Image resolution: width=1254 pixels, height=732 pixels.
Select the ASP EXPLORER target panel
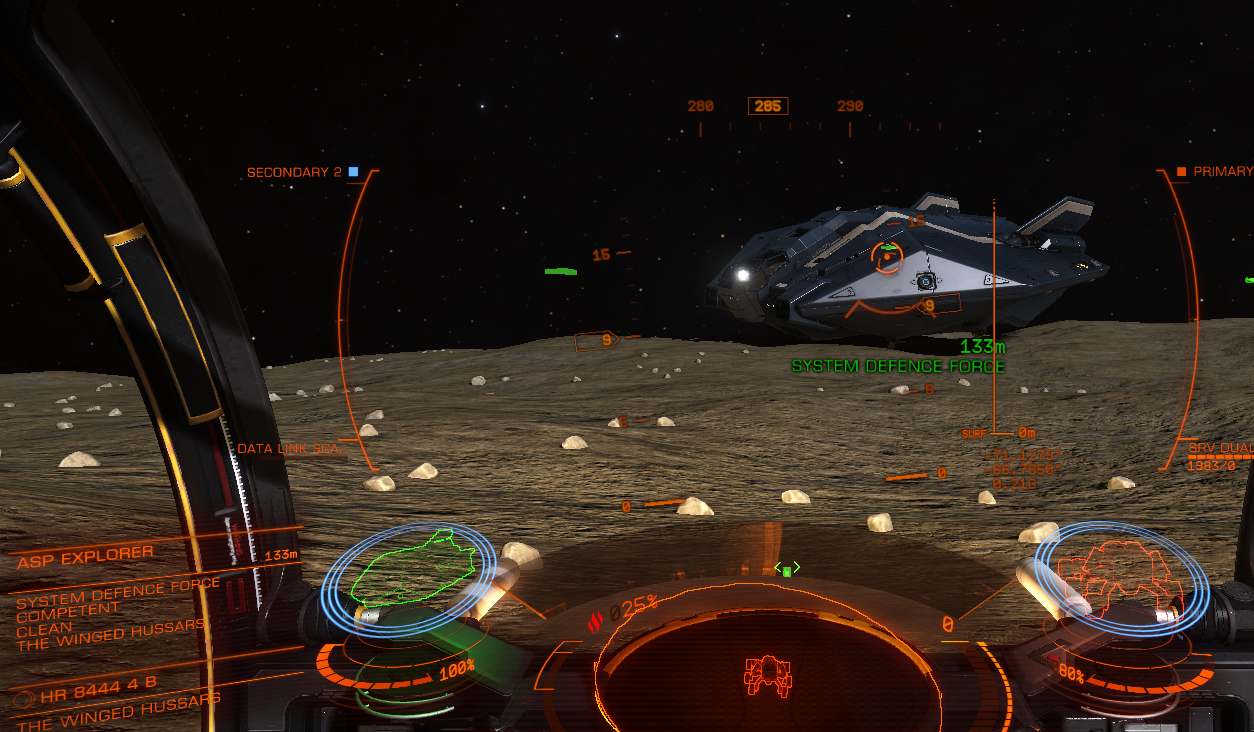click(x=86, y=556)
